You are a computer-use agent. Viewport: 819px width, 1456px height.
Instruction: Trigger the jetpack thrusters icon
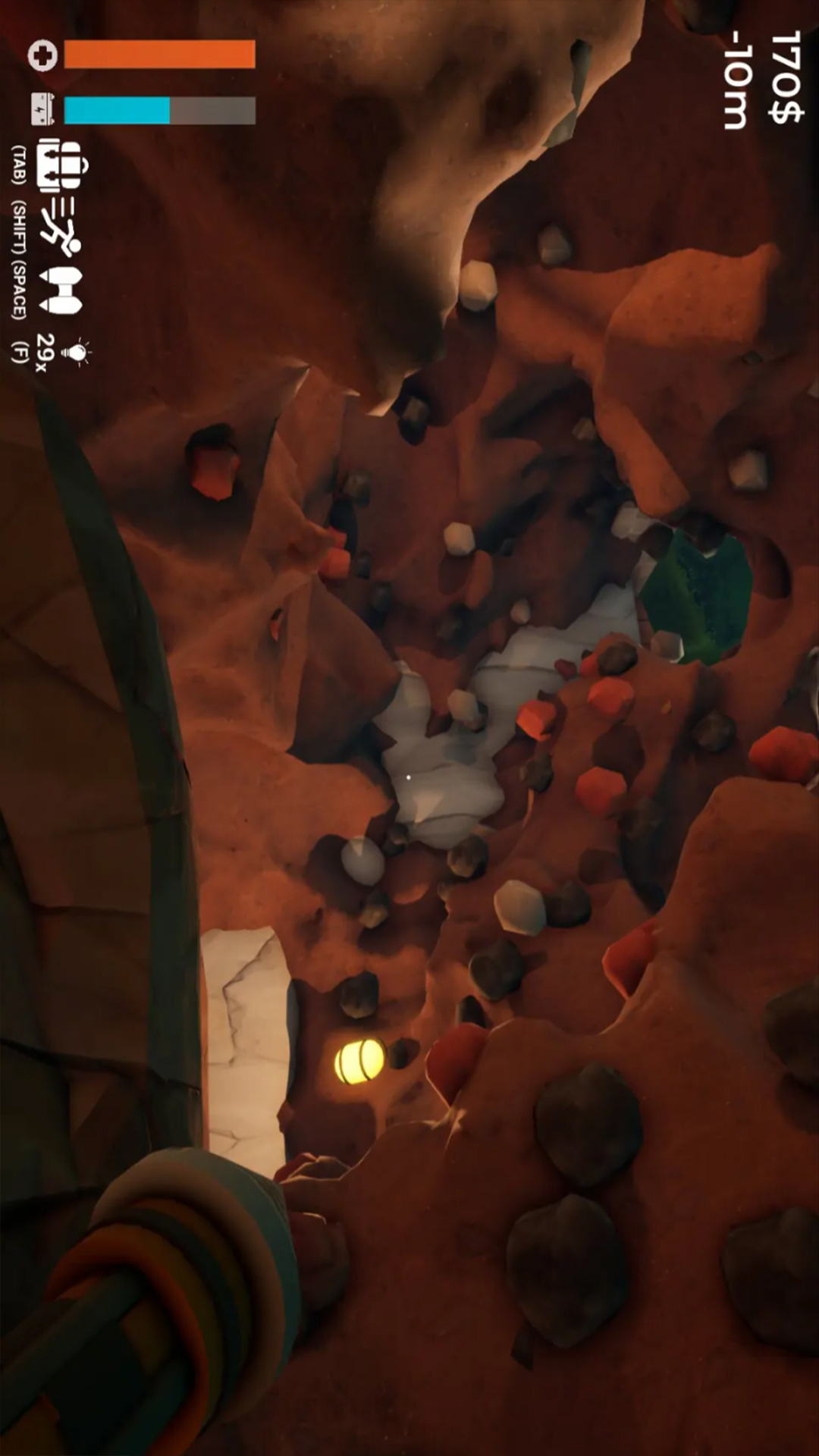61,290
